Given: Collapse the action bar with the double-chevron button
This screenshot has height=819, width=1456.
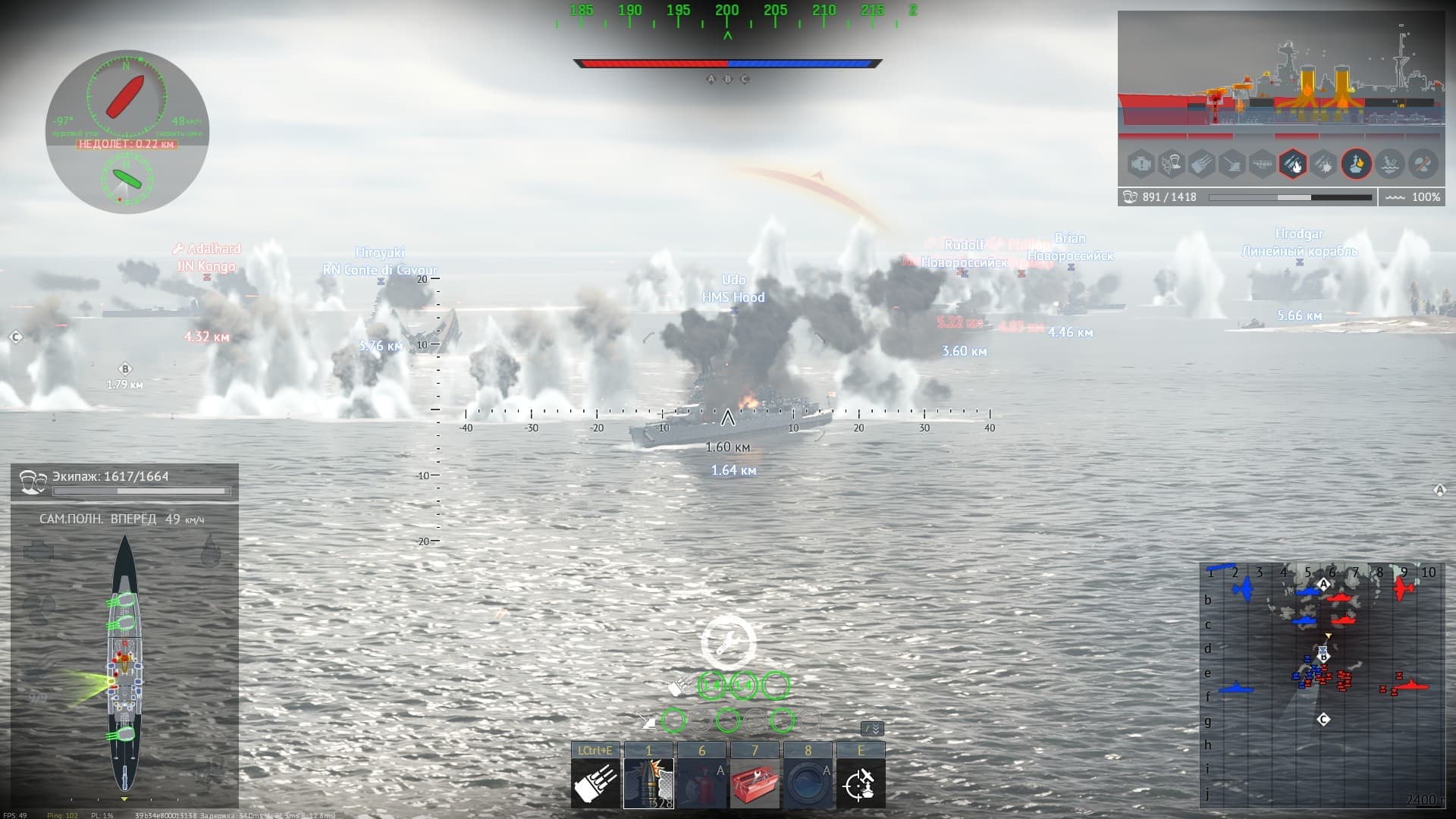Looking at the screenshot, I should (x=873, y=729).
